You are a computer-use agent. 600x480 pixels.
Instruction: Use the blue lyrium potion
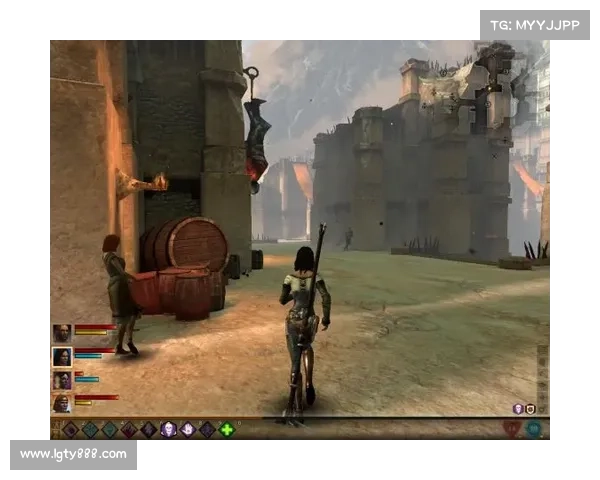coord(534,429)
